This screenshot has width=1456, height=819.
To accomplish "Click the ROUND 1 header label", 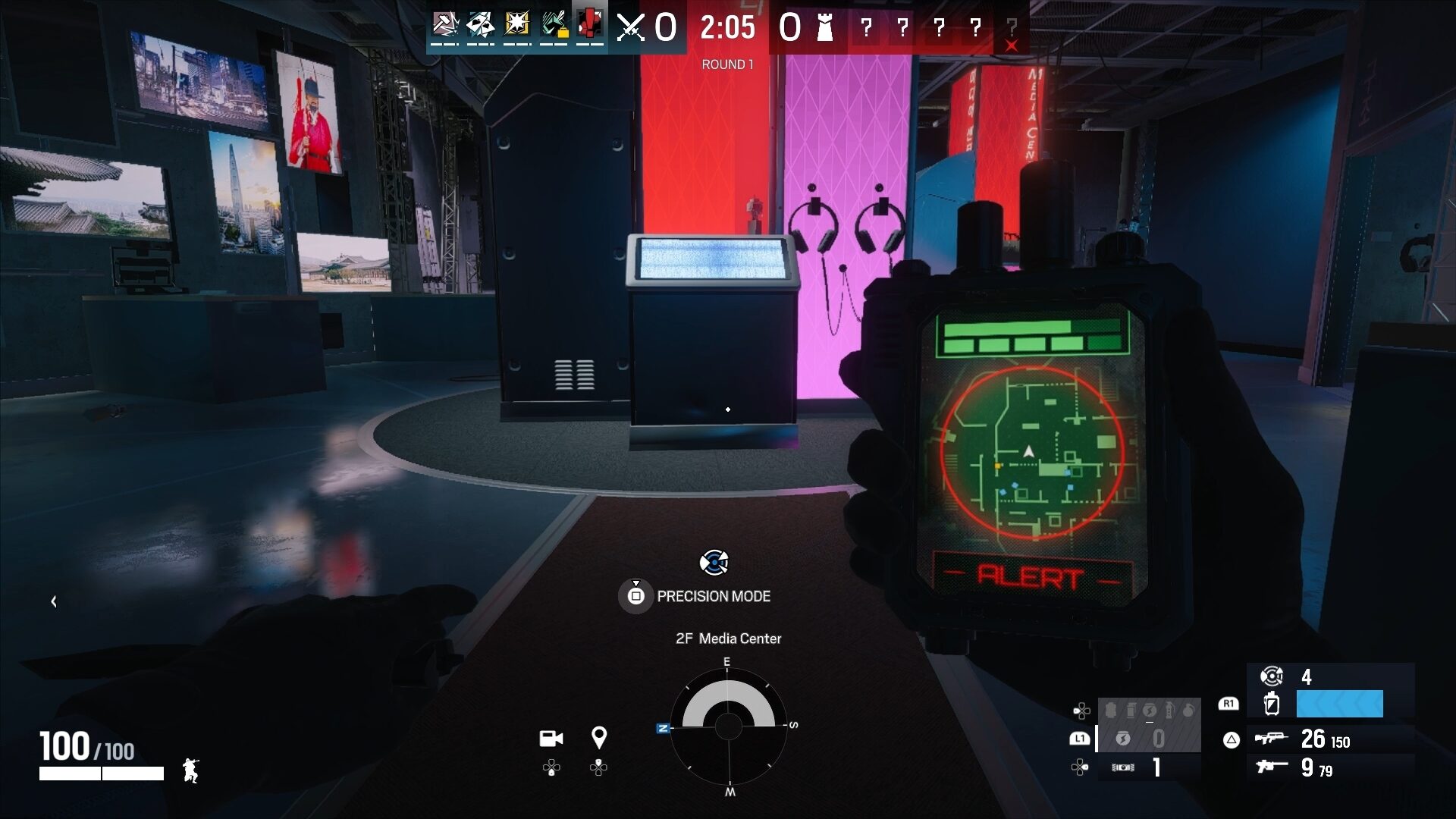I will point(726,64).
